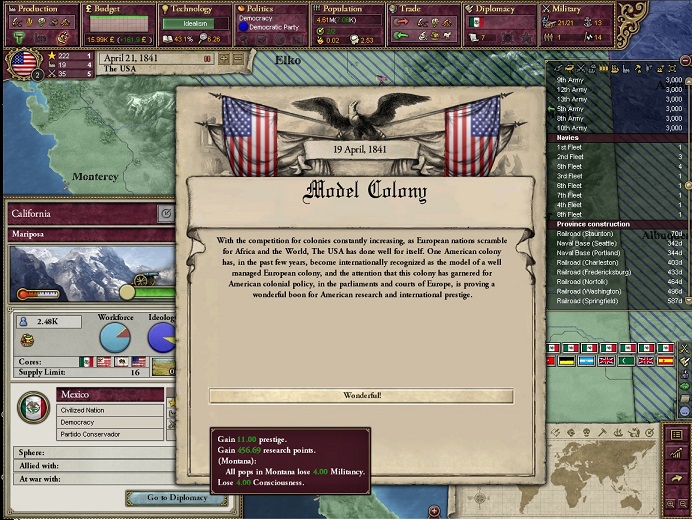
Task: Click Go to Diplomacy for Mexico
Action: click(x=177, y=497)
